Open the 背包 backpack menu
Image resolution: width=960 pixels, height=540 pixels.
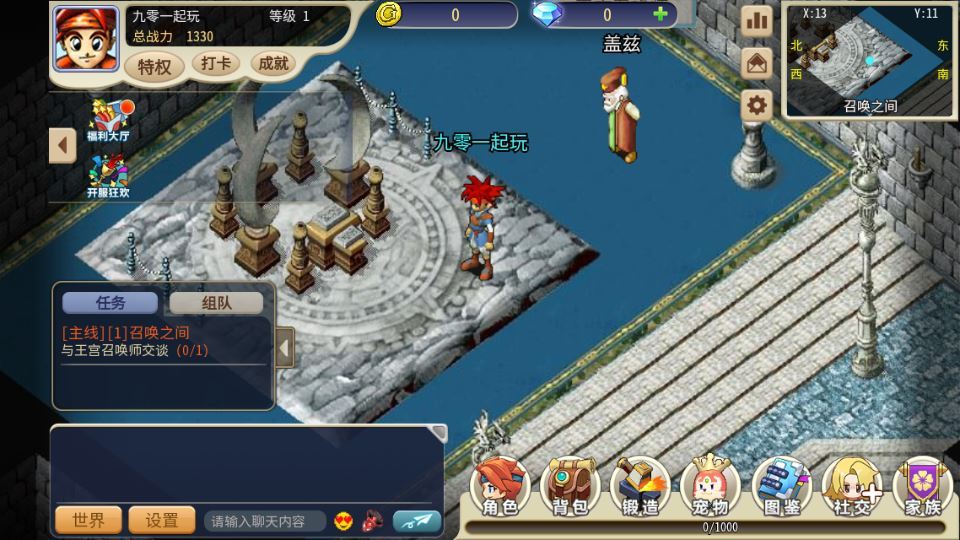click(x=570, y=489)
